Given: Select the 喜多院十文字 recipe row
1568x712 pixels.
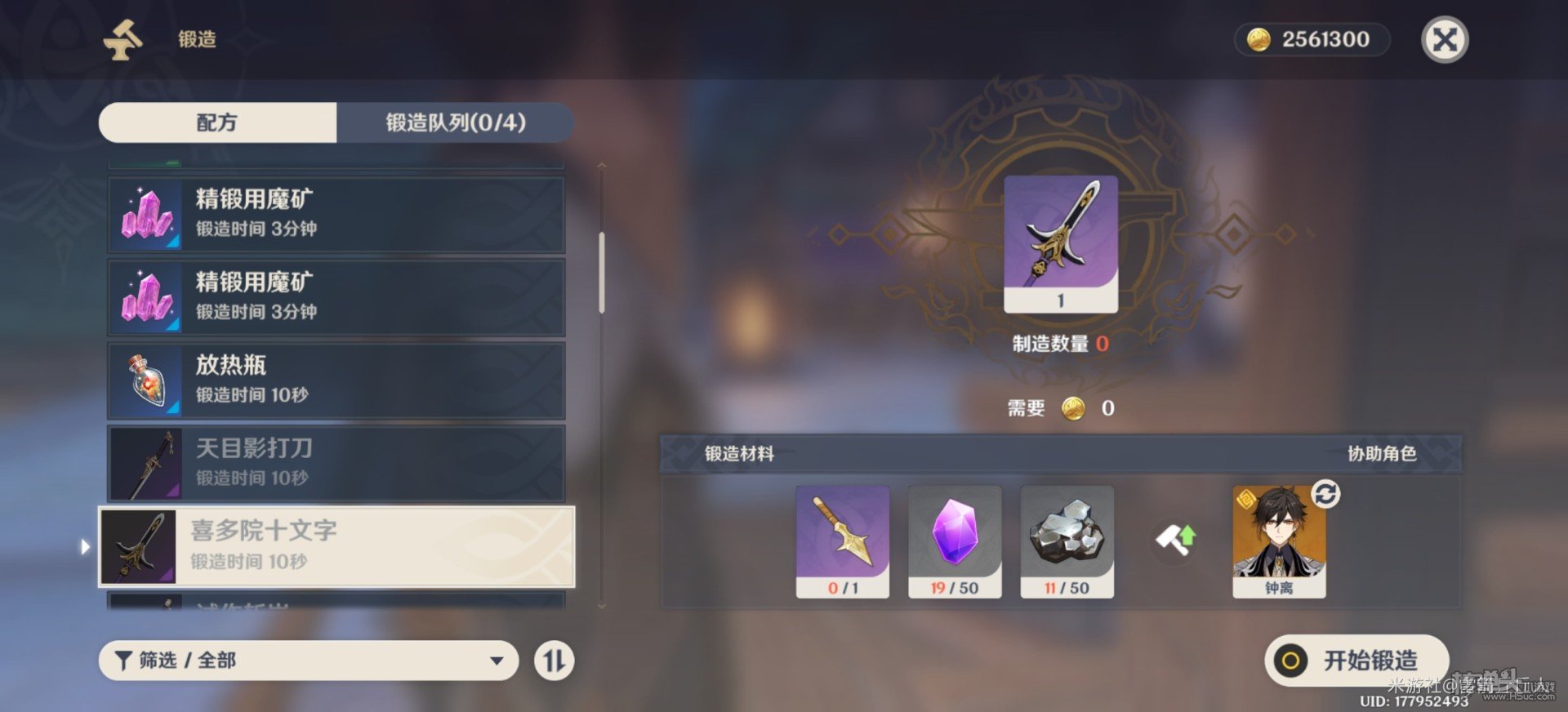Looking at the screenshot, I should click(x=336, y=546).
